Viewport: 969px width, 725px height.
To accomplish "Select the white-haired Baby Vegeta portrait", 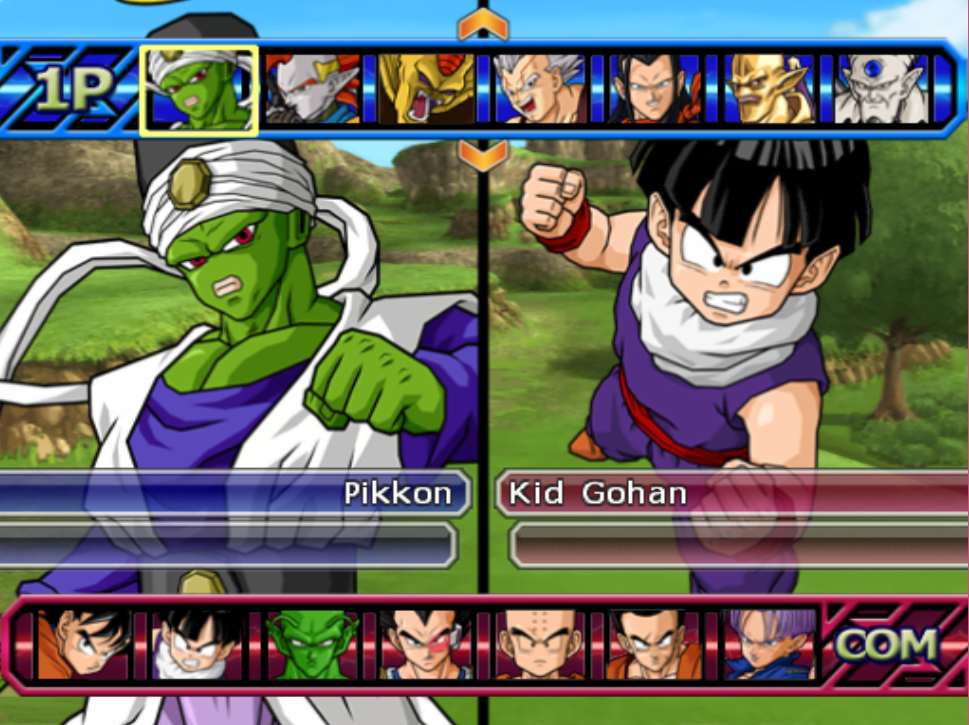I will coord(541,90).
